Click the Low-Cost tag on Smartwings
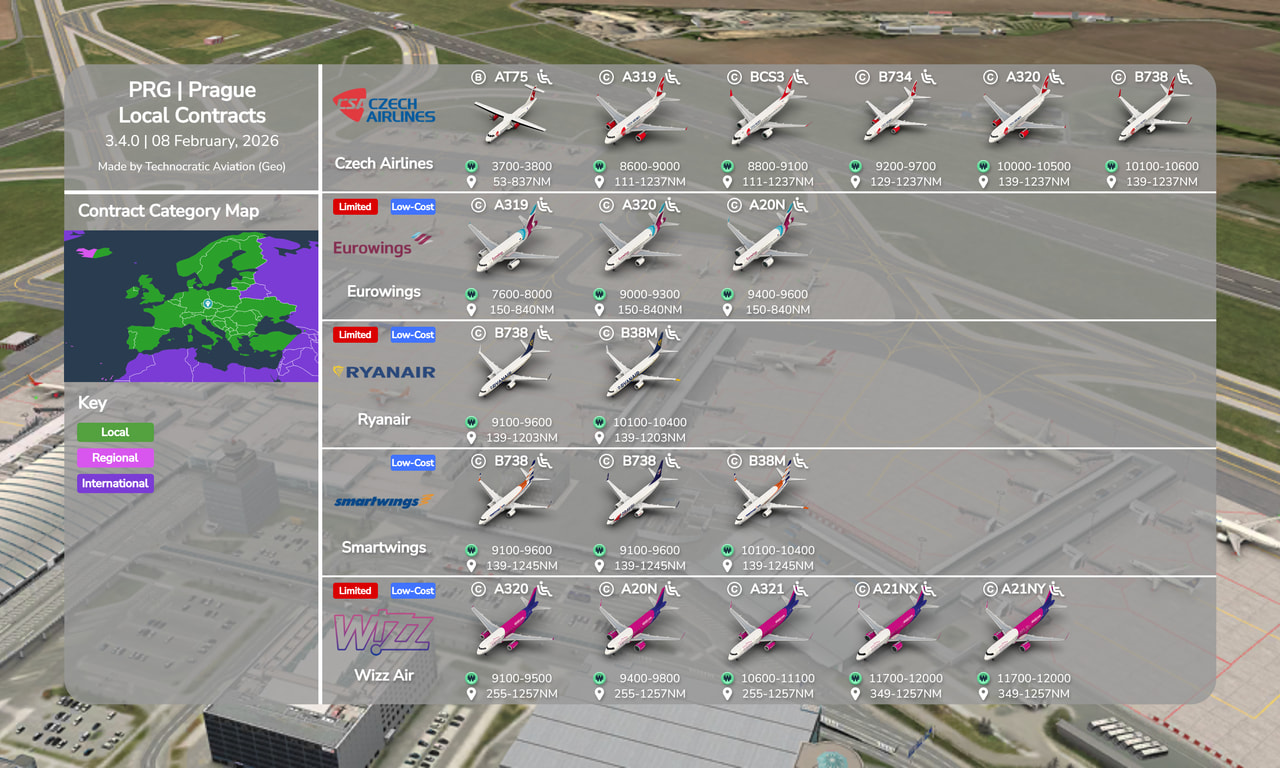 412,463
